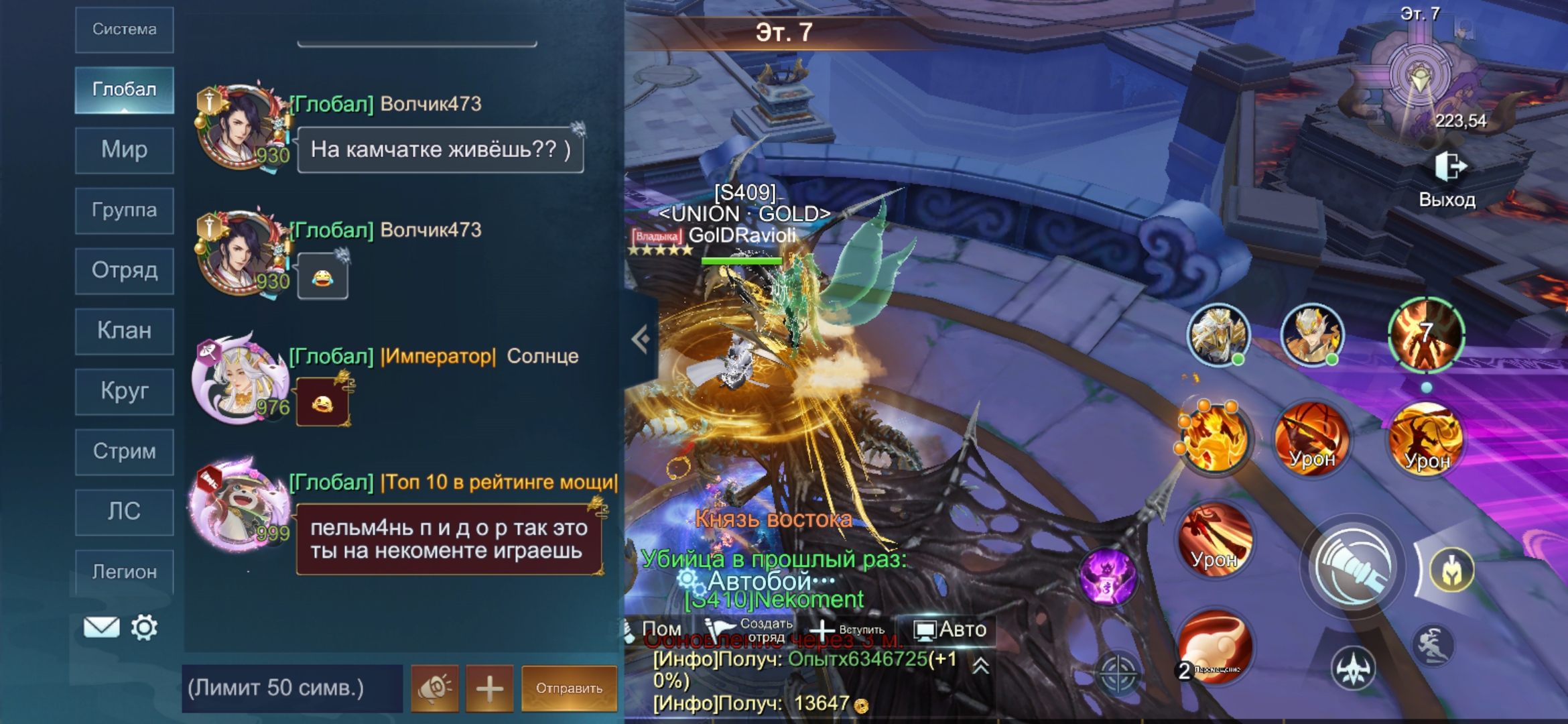Open the plus attachment button in chat
Screen dimensions: 1568x724
pos(490,688)
